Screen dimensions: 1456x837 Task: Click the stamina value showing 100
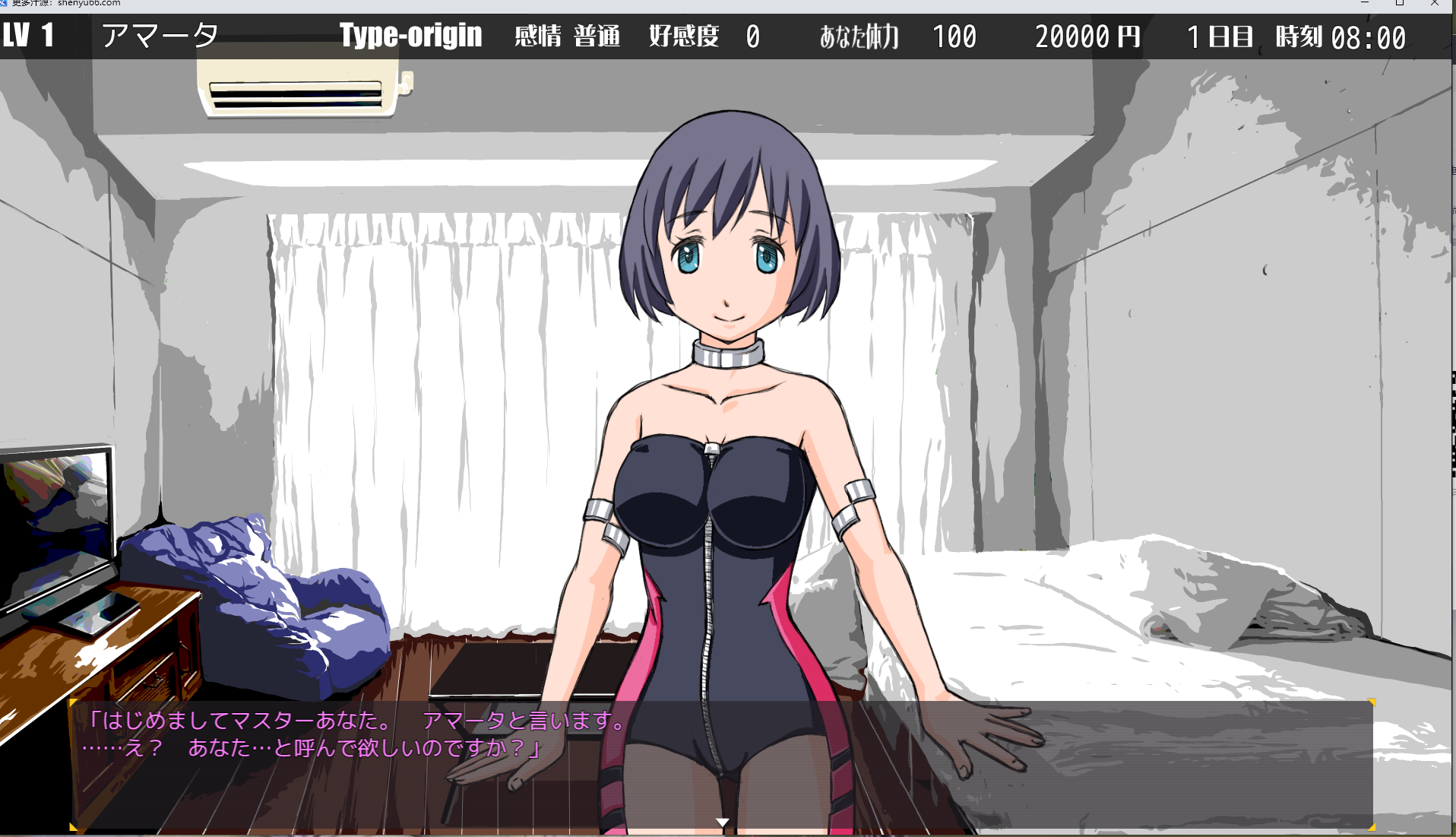click(954, 36)
